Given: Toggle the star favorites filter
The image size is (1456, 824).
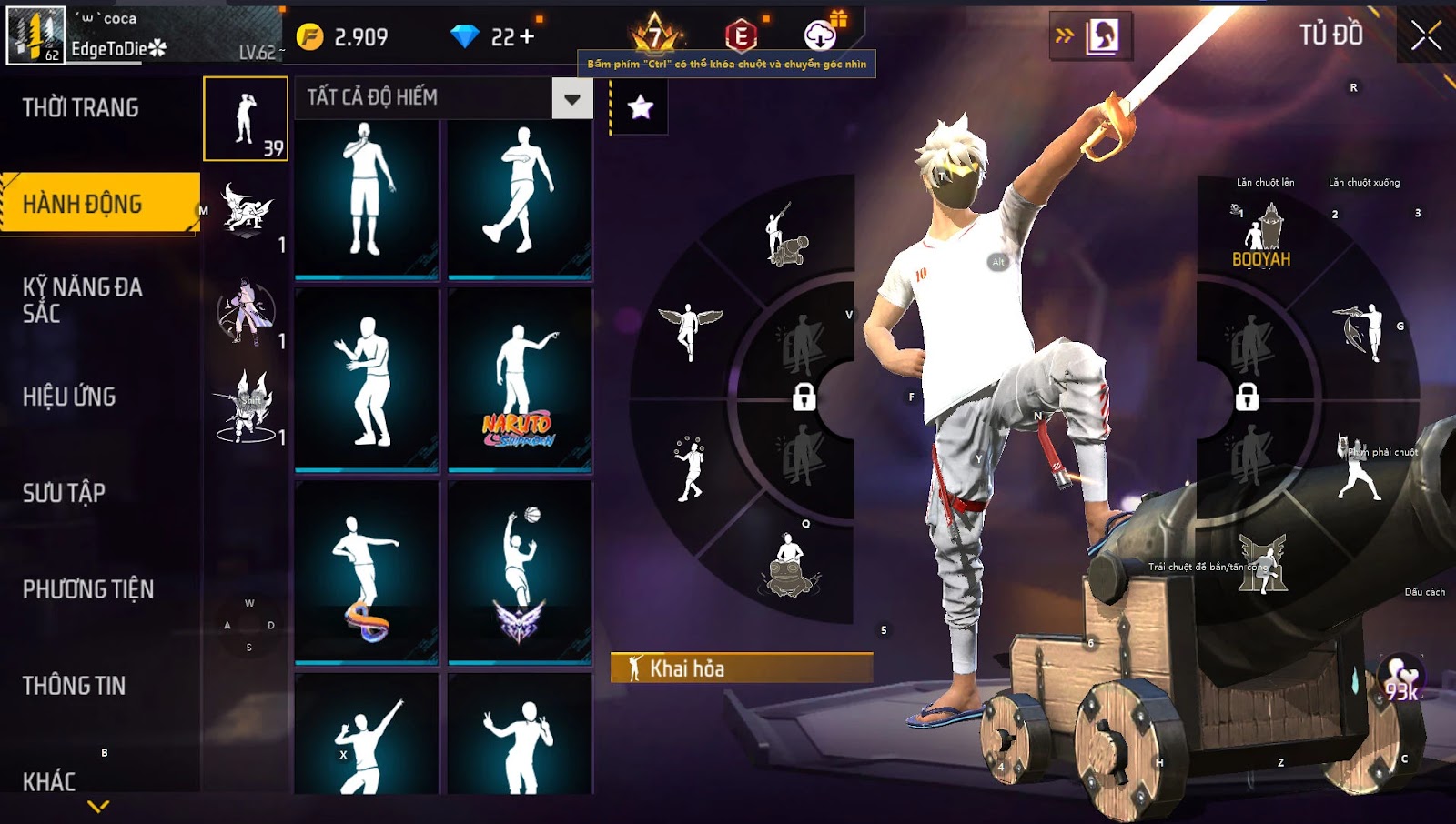Looking at the screenshot, I should (x=640, y=107).
